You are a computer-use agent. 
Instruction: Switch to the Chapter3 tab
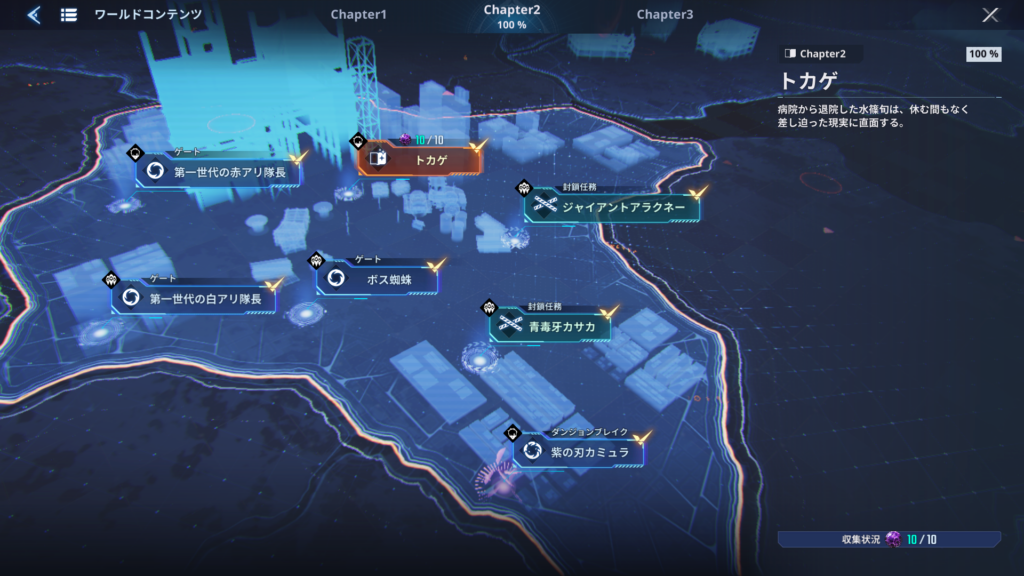pos(664,15)
